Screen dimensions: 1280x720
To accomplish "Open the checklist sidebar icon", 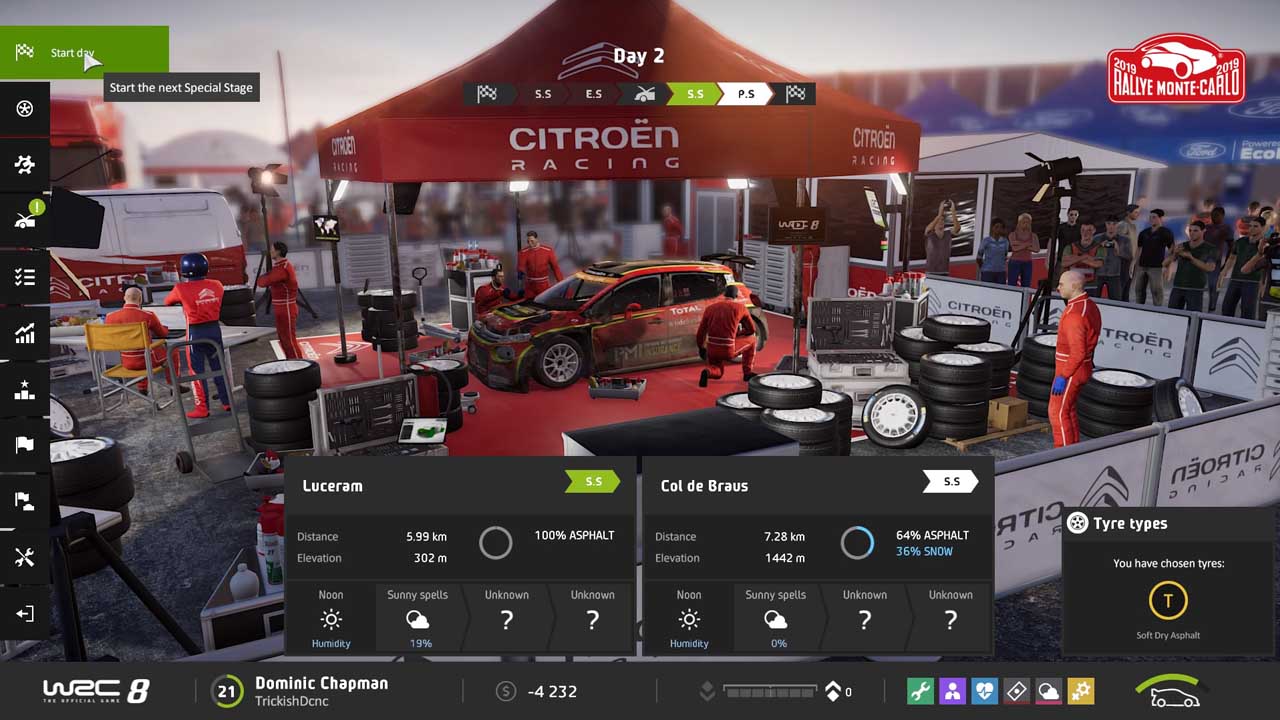I will point(25,277).
